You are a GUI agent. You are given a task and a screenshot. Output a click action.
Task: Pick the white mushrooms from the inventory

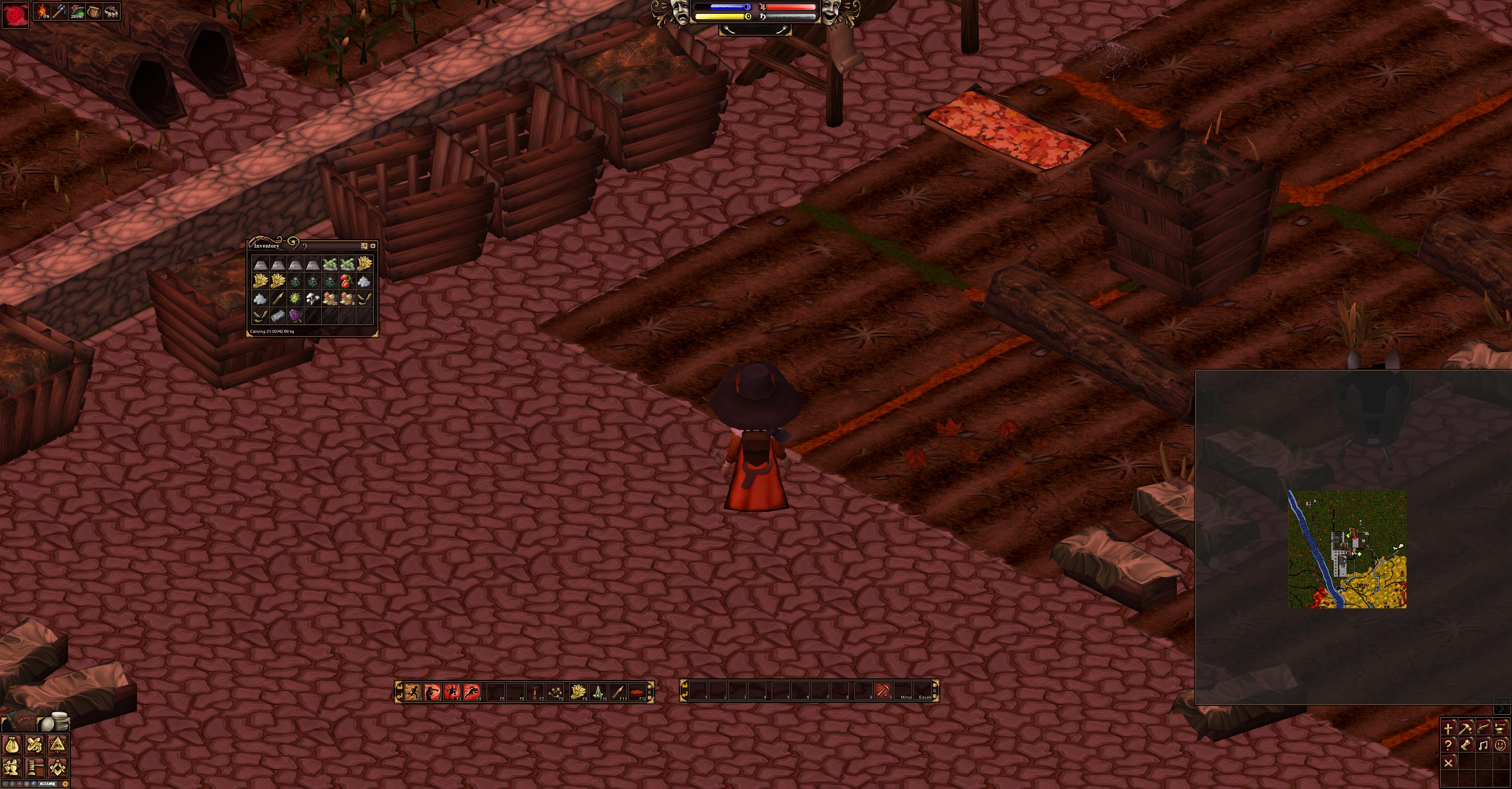pyautogui.click(x=312, y=299)
